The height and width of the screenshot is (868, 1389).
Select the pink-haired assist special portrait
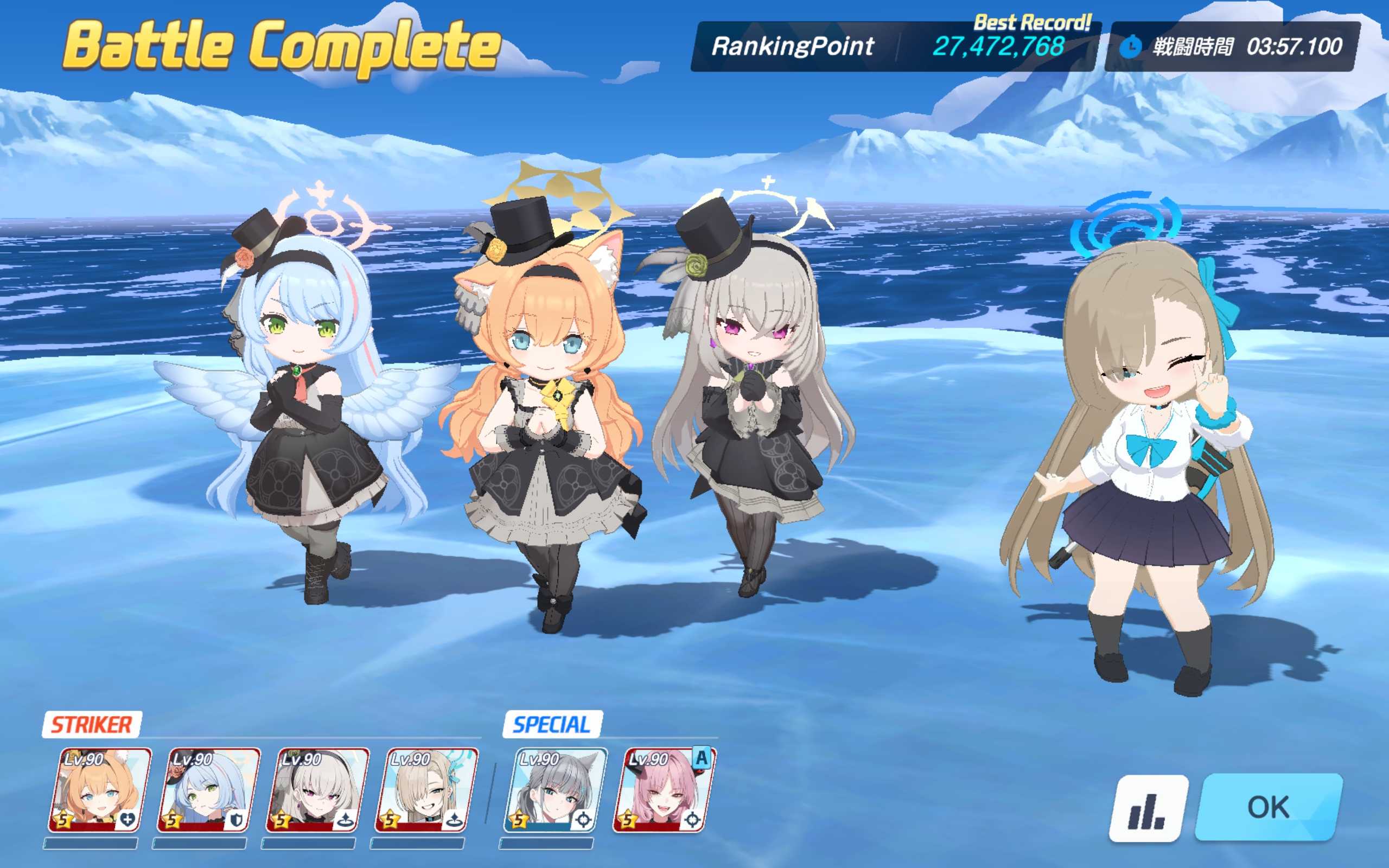tap(664, 790)
